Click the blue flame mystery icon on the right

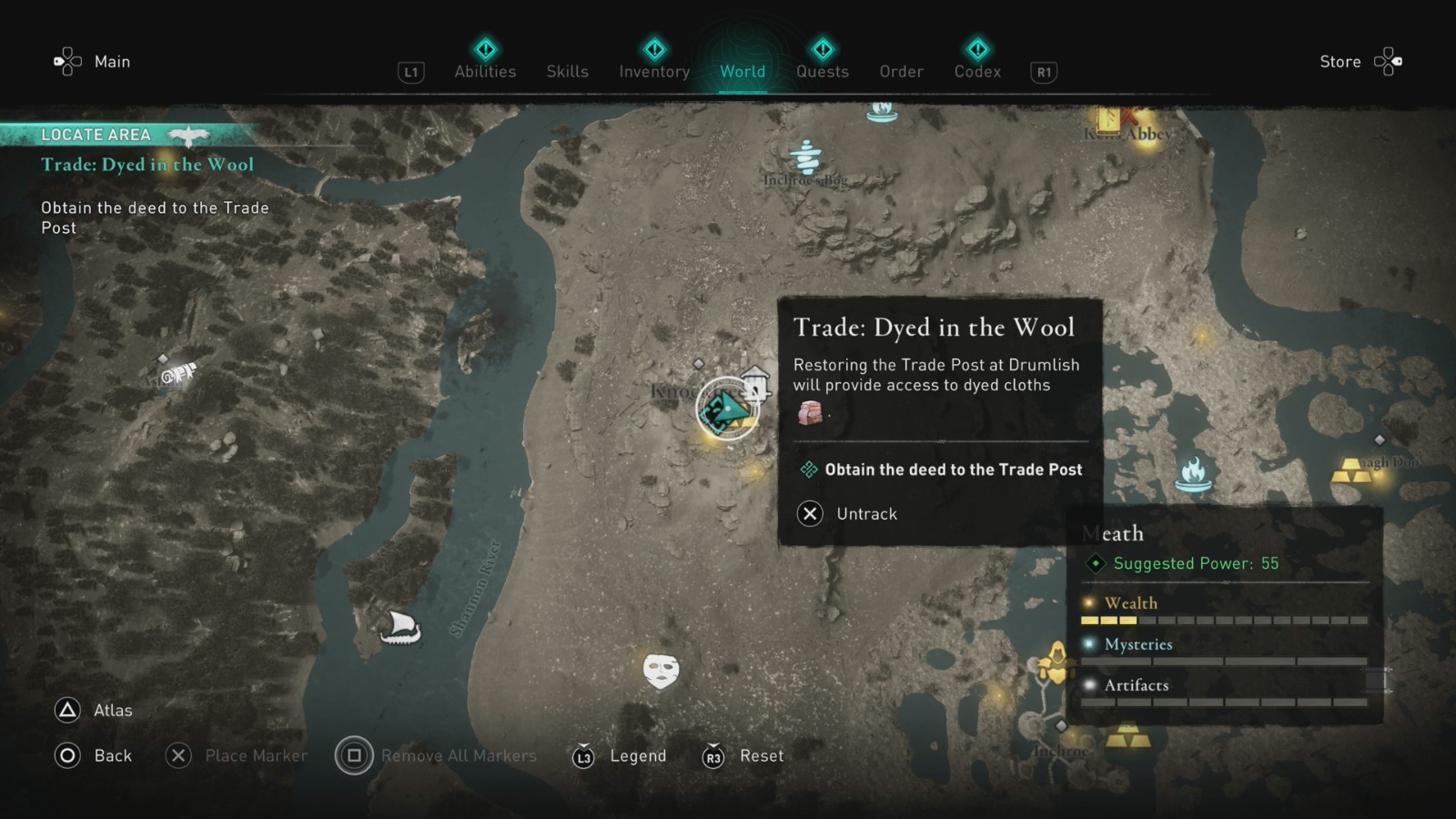tap(1193, 474)
